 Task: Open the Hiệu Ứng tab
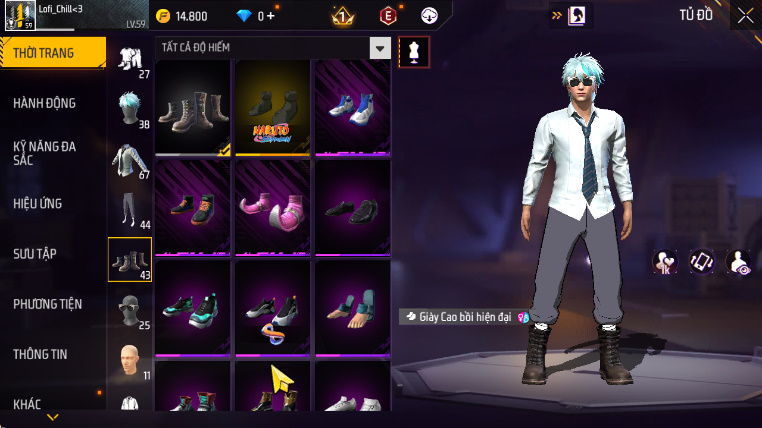[x=38, y=203]
